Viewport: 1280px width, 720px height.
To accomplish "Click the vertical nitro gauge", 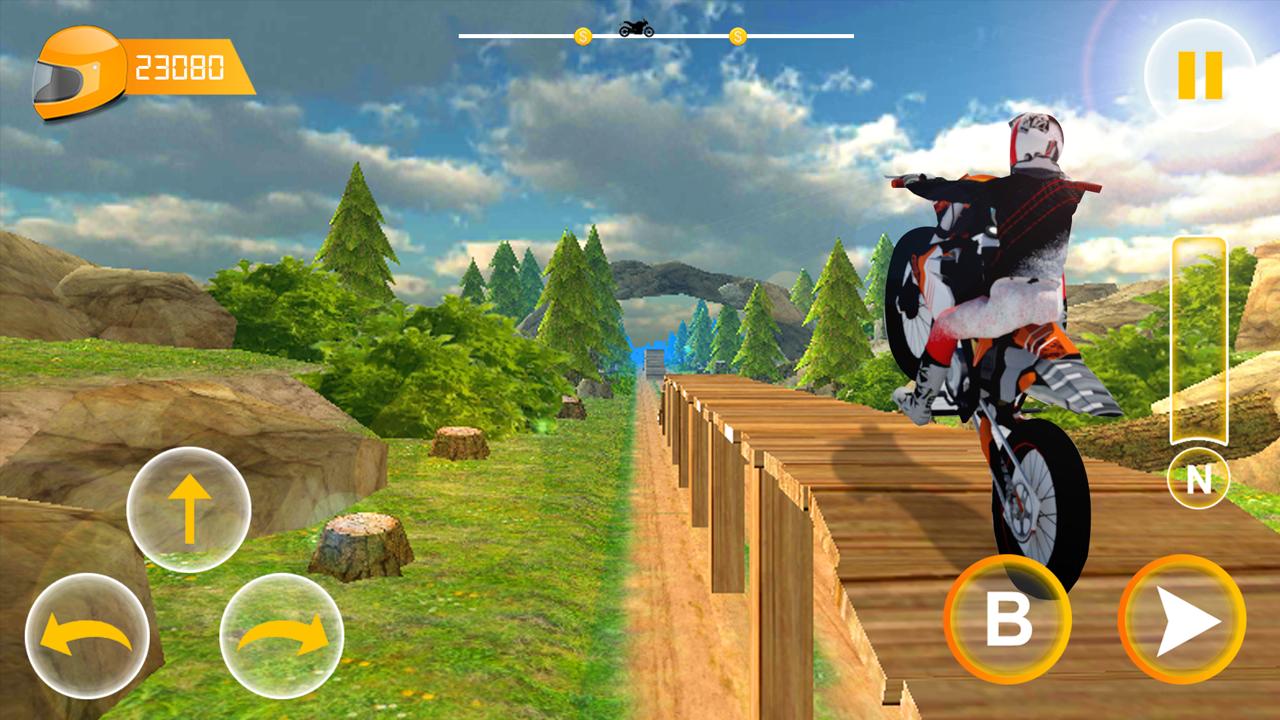I will point(1198,340).
